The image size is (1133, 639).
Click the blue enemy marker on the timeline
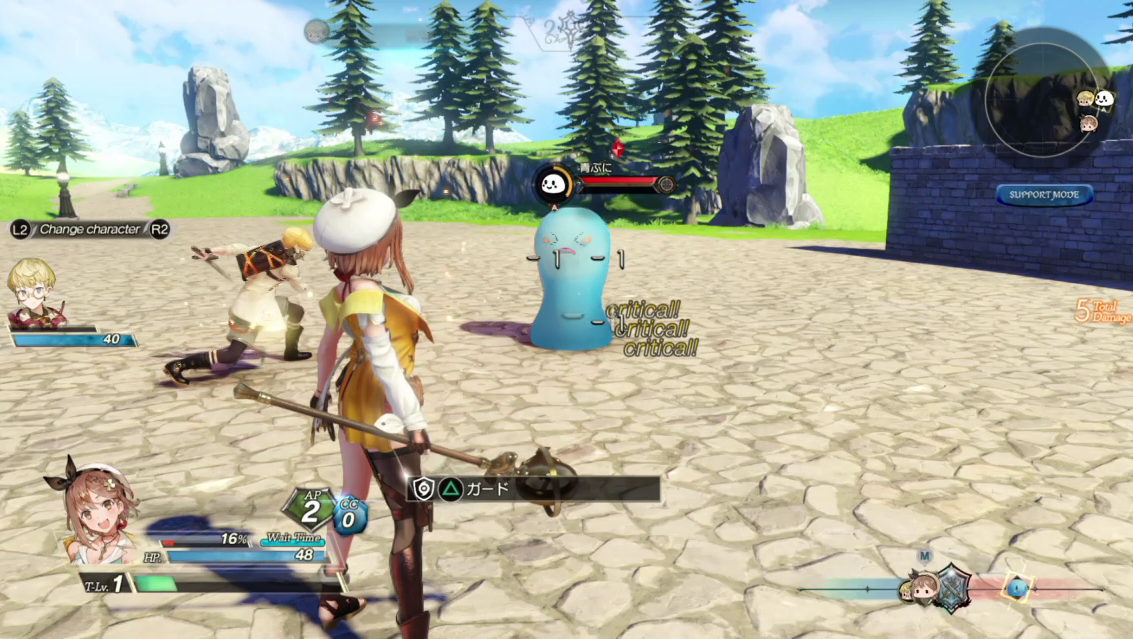coord(1016,587)
